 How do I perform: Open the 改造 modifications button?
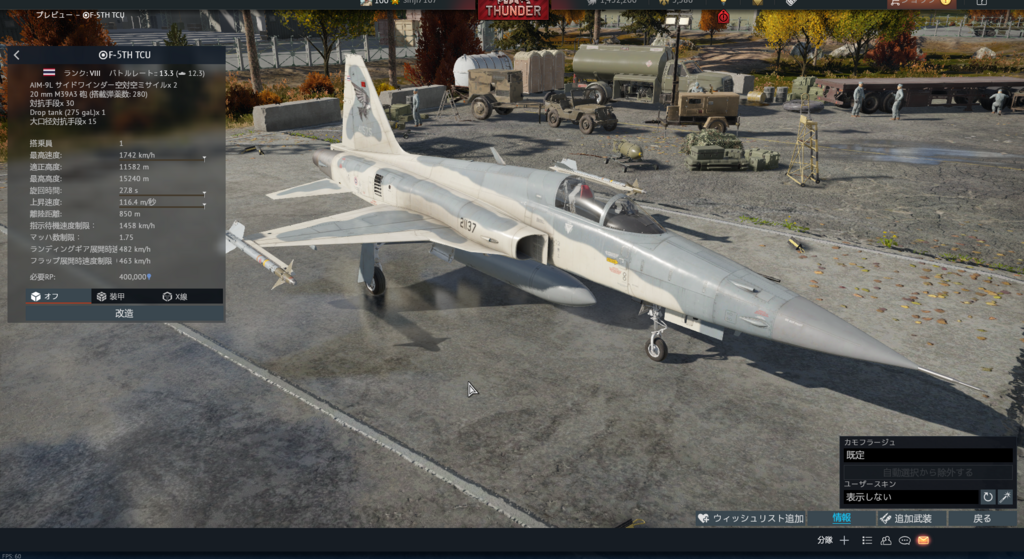[x=125, y=313]
